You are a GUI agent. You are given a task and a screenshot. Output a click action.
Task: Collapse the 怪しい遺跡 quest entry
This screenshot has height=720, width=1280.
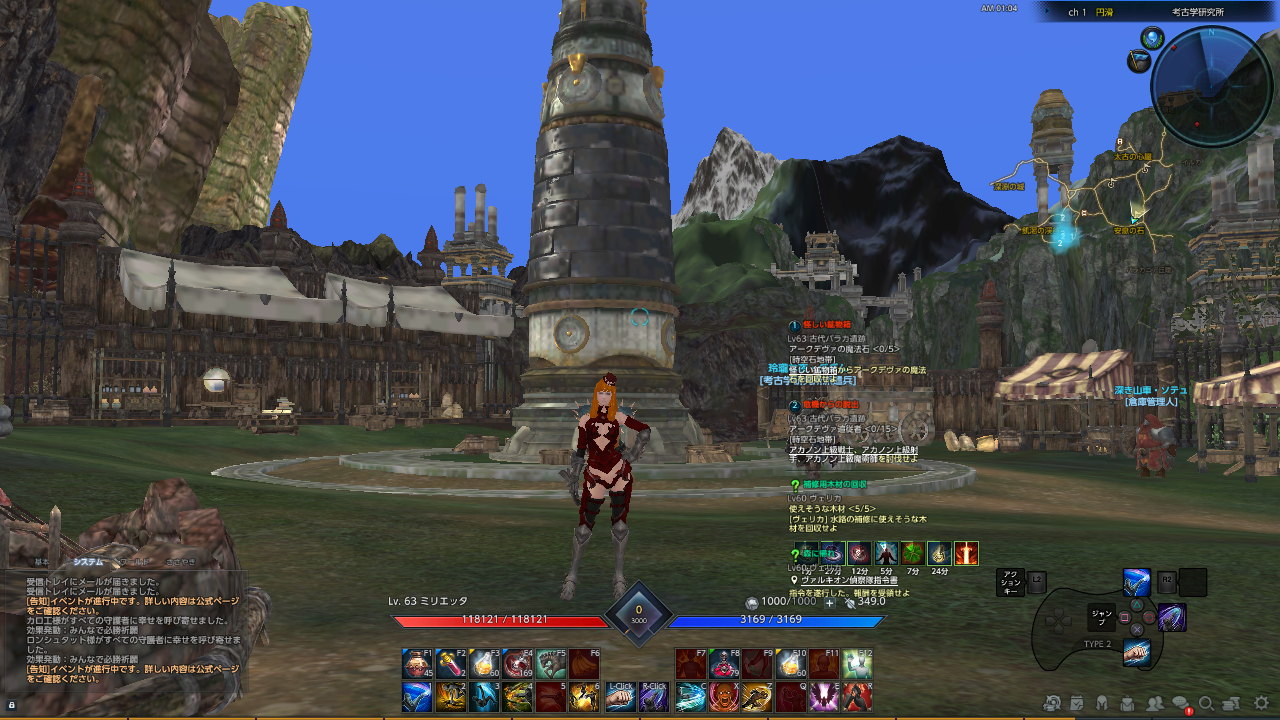793,326
